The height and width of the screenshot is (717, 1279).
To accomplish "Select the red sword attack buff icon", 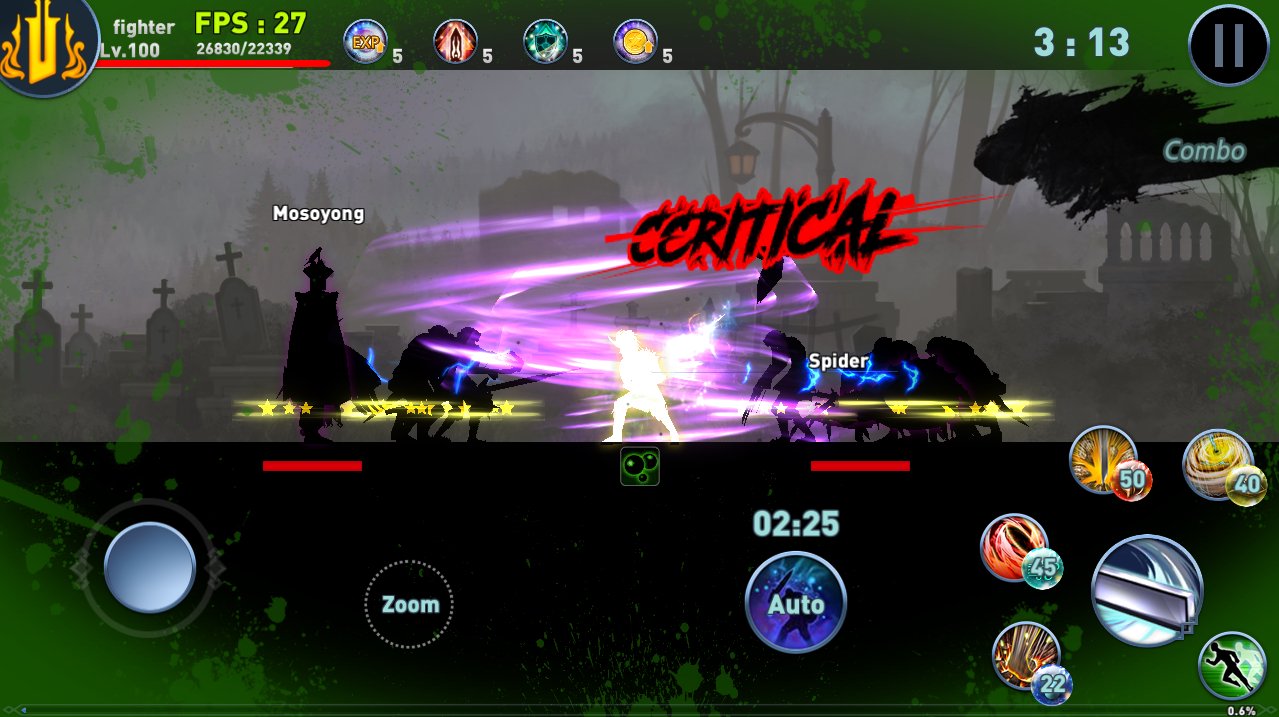I will click(455, 42).
